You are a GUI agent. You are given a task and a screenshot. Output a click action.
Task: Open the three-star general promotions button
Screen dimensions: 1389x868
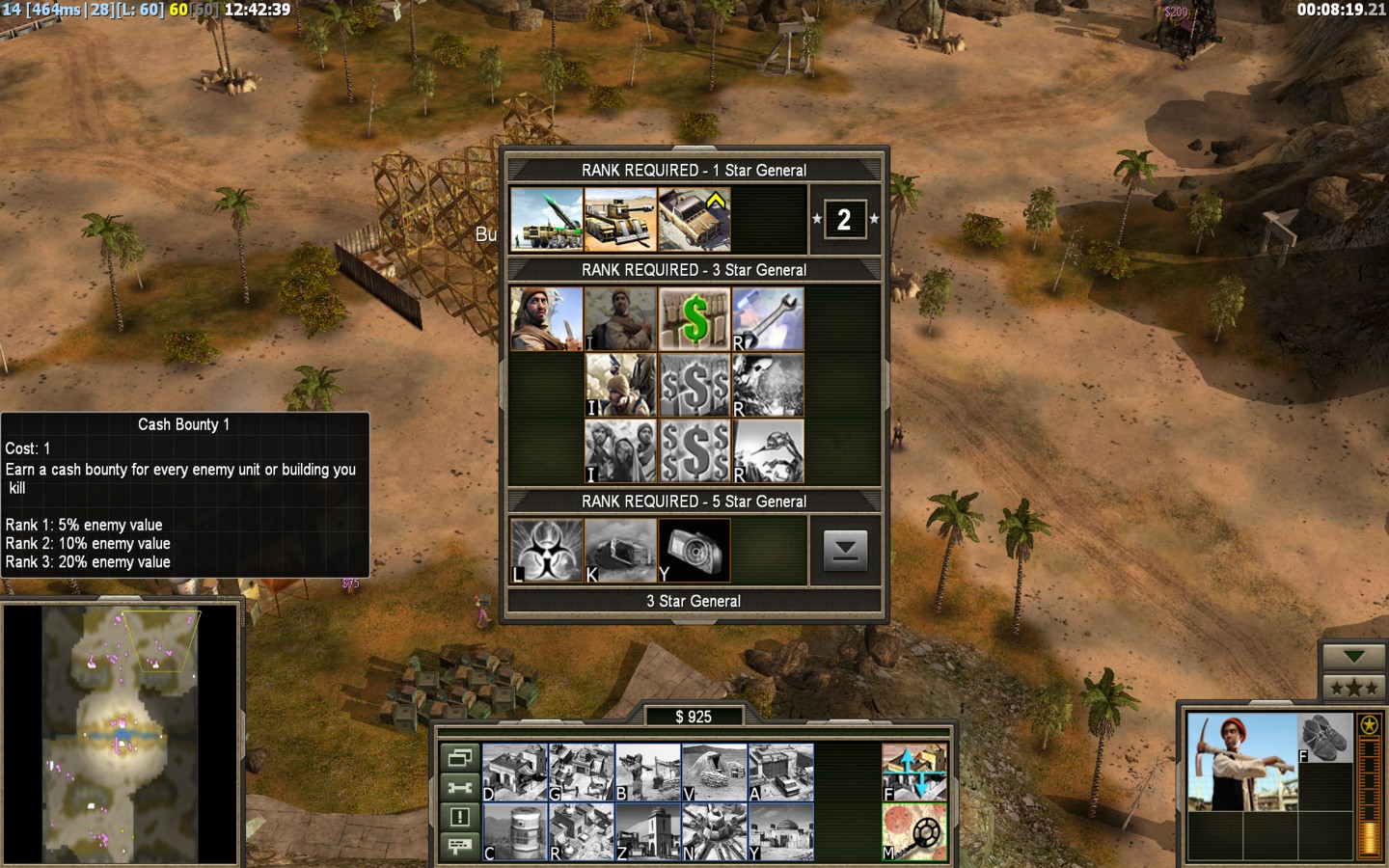[1353, 688]
